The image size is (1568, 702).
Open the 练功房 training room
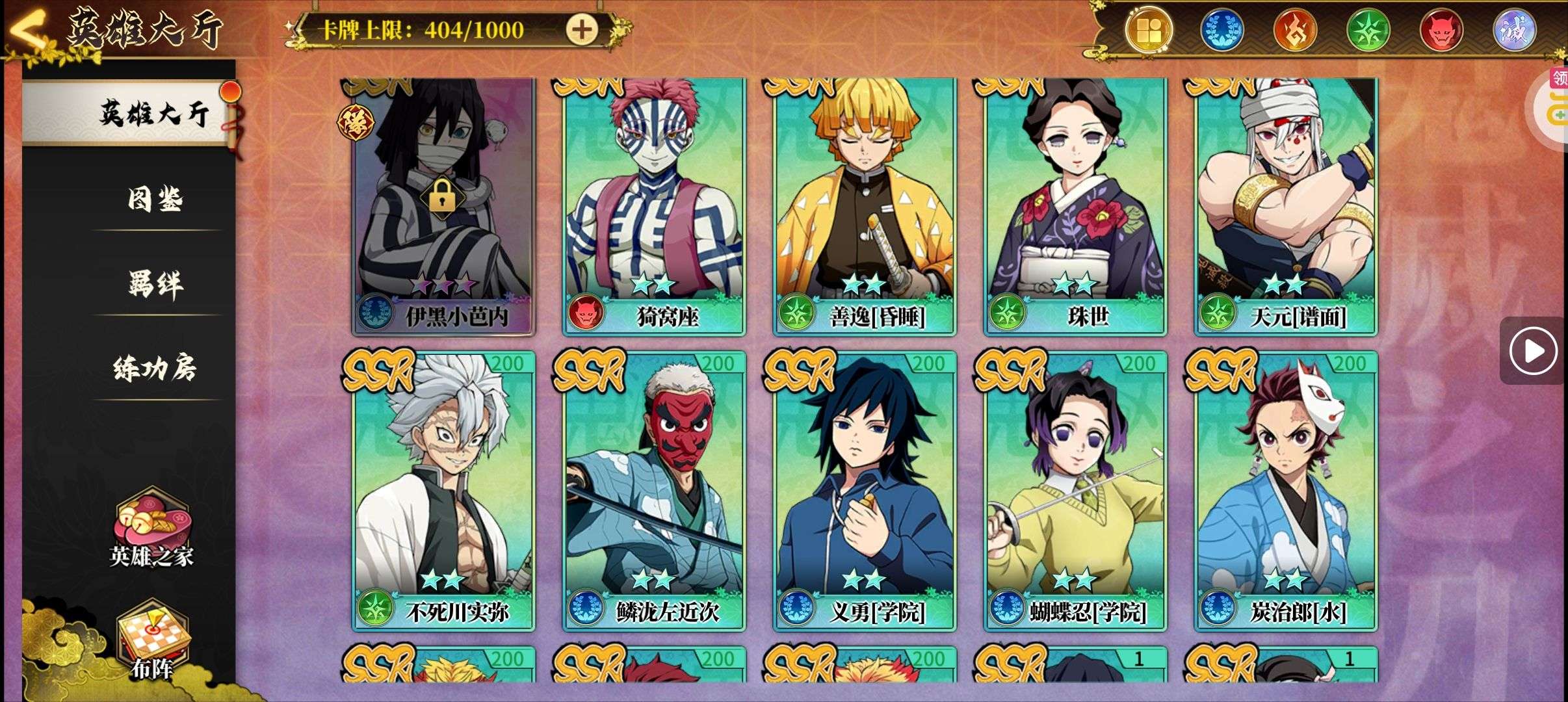pyautogui.click(x=155, y=369)
